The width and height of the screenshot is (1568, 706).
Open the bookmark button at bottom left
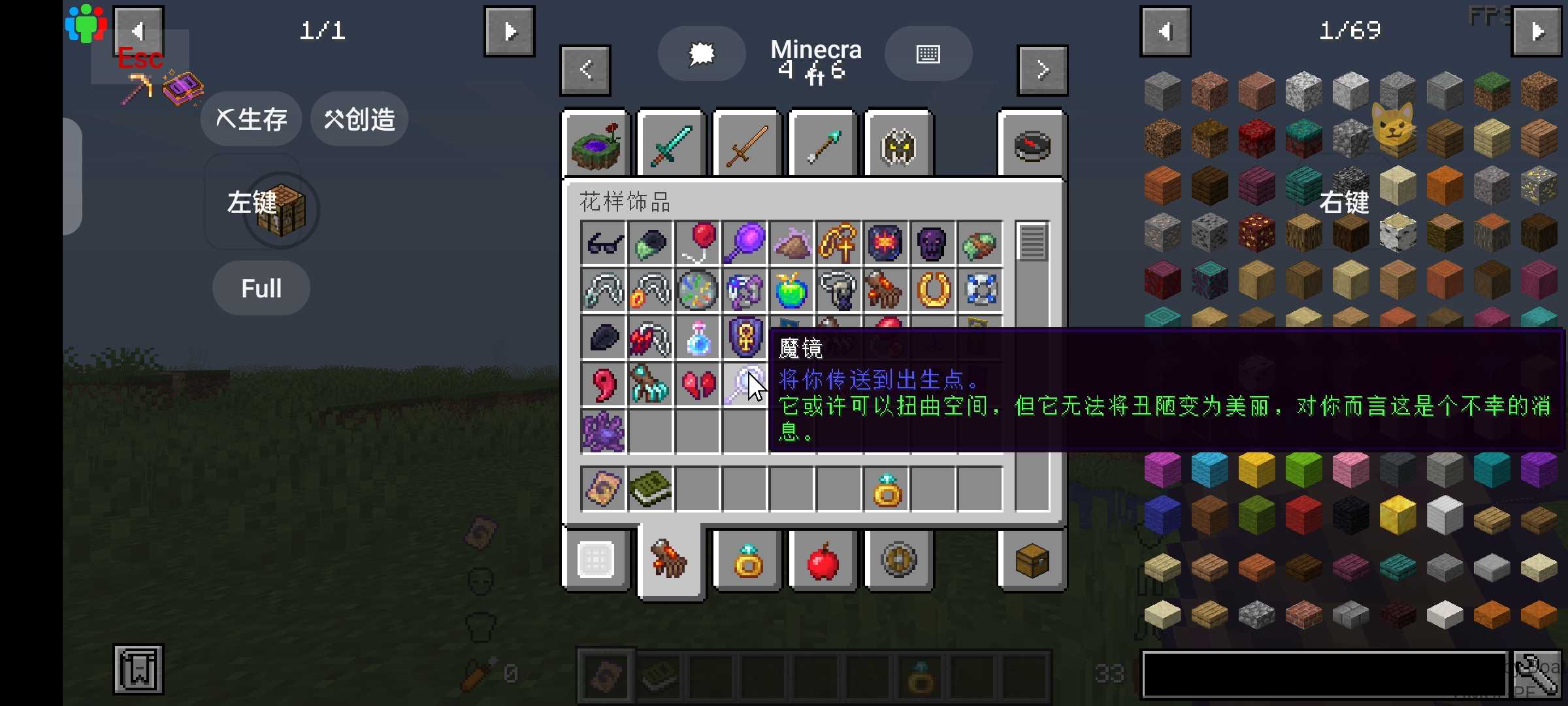[139, 669]
